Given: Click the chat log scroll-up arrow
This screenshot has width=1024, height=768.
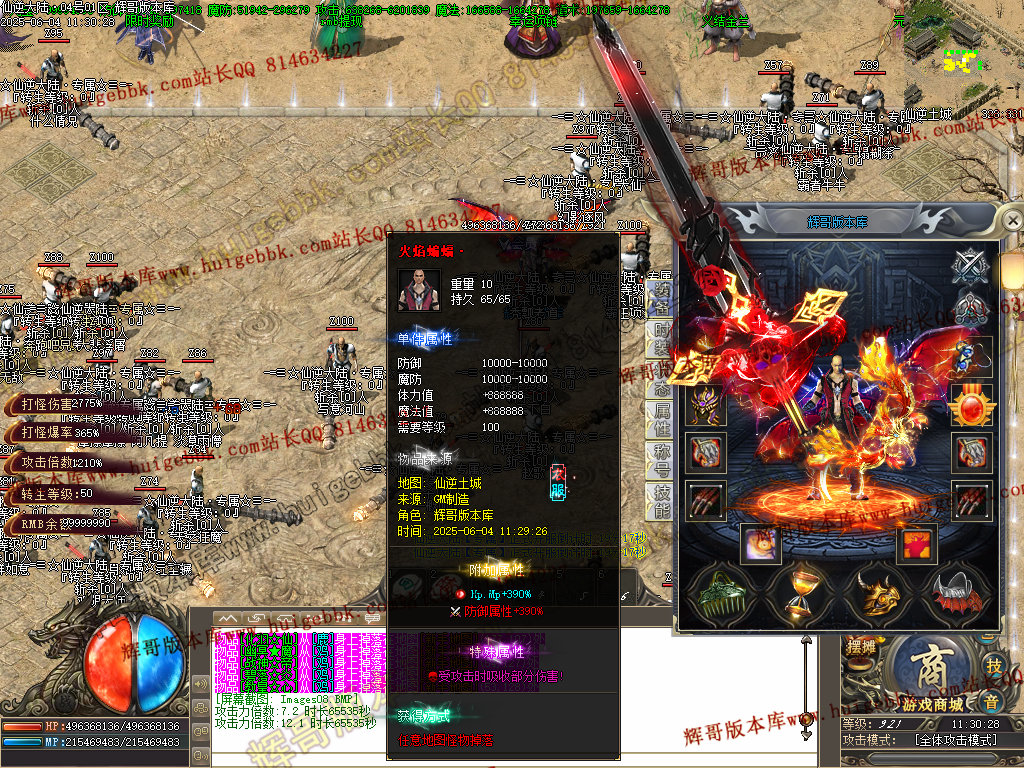Looking at the screenshot, I should [229, 619].
